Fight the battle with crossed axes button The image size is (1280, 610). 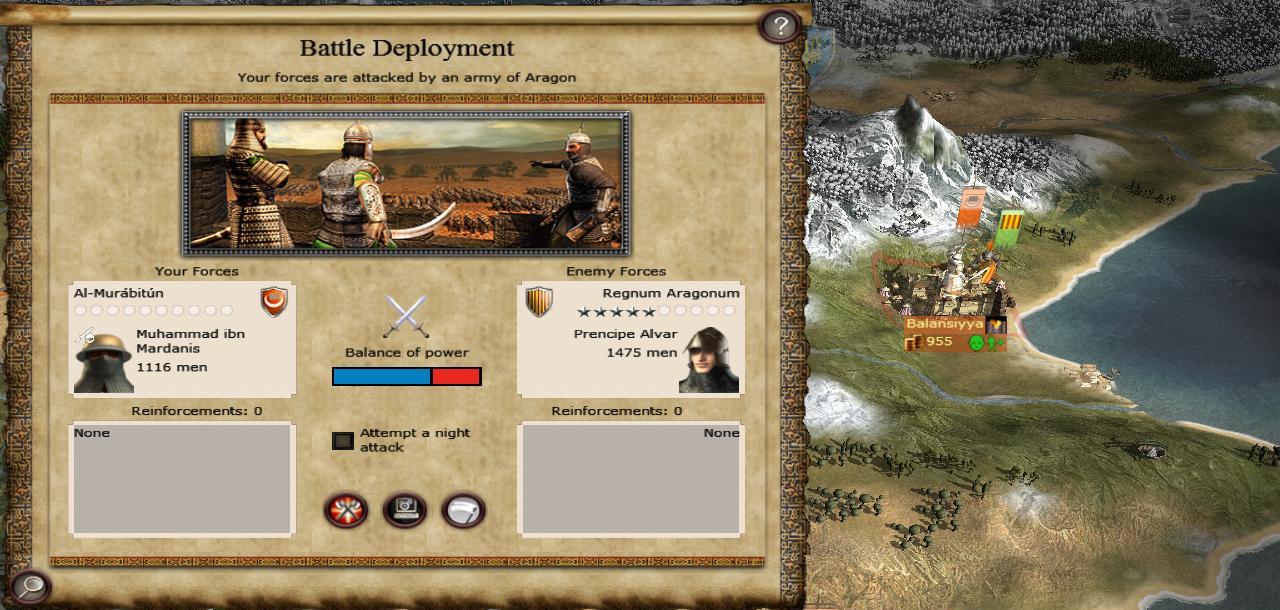[x=345, y=511]
